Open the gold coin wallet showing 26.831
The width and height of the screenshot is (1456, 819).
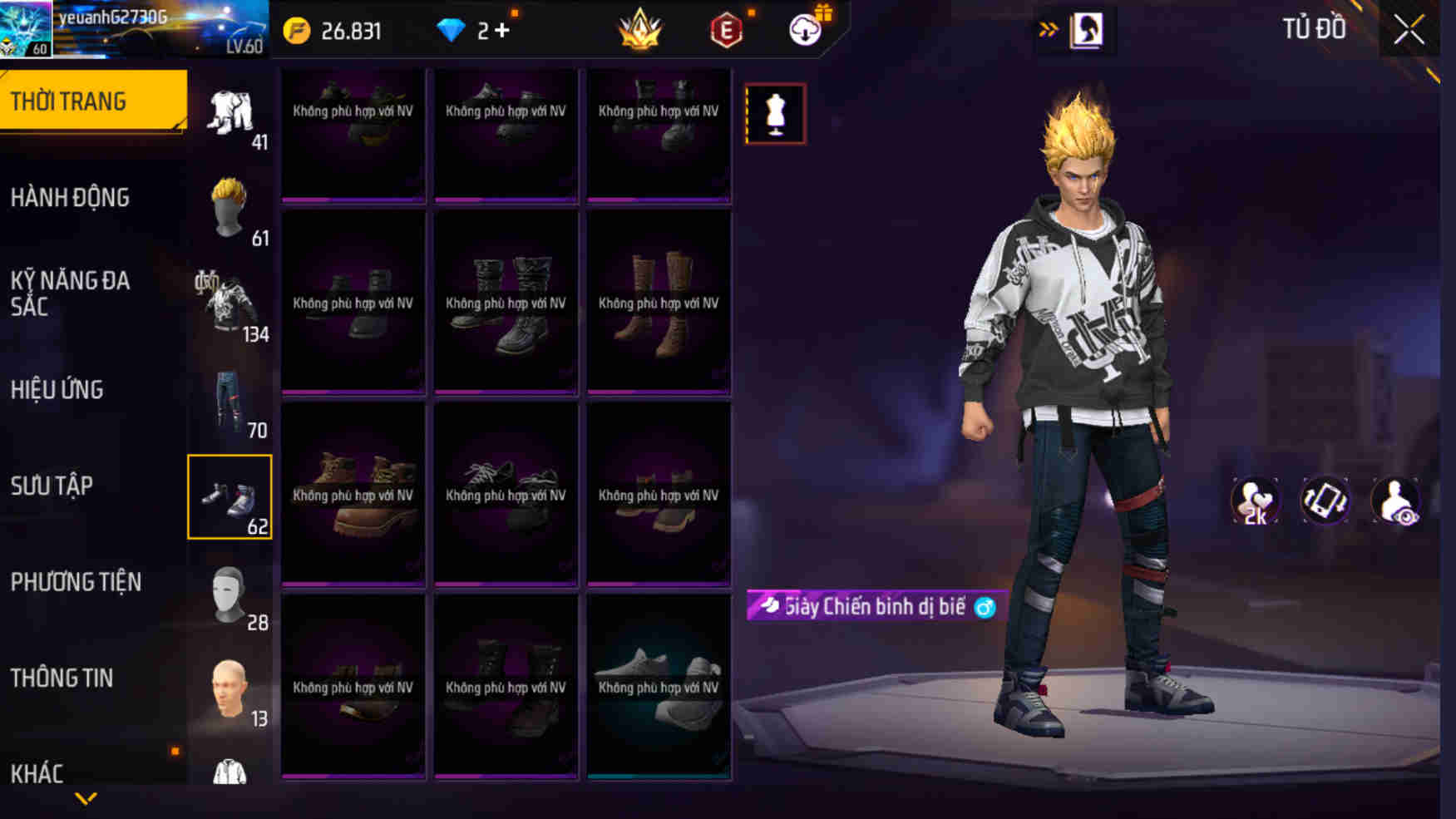pyautogui.click(x=333, y=30)
